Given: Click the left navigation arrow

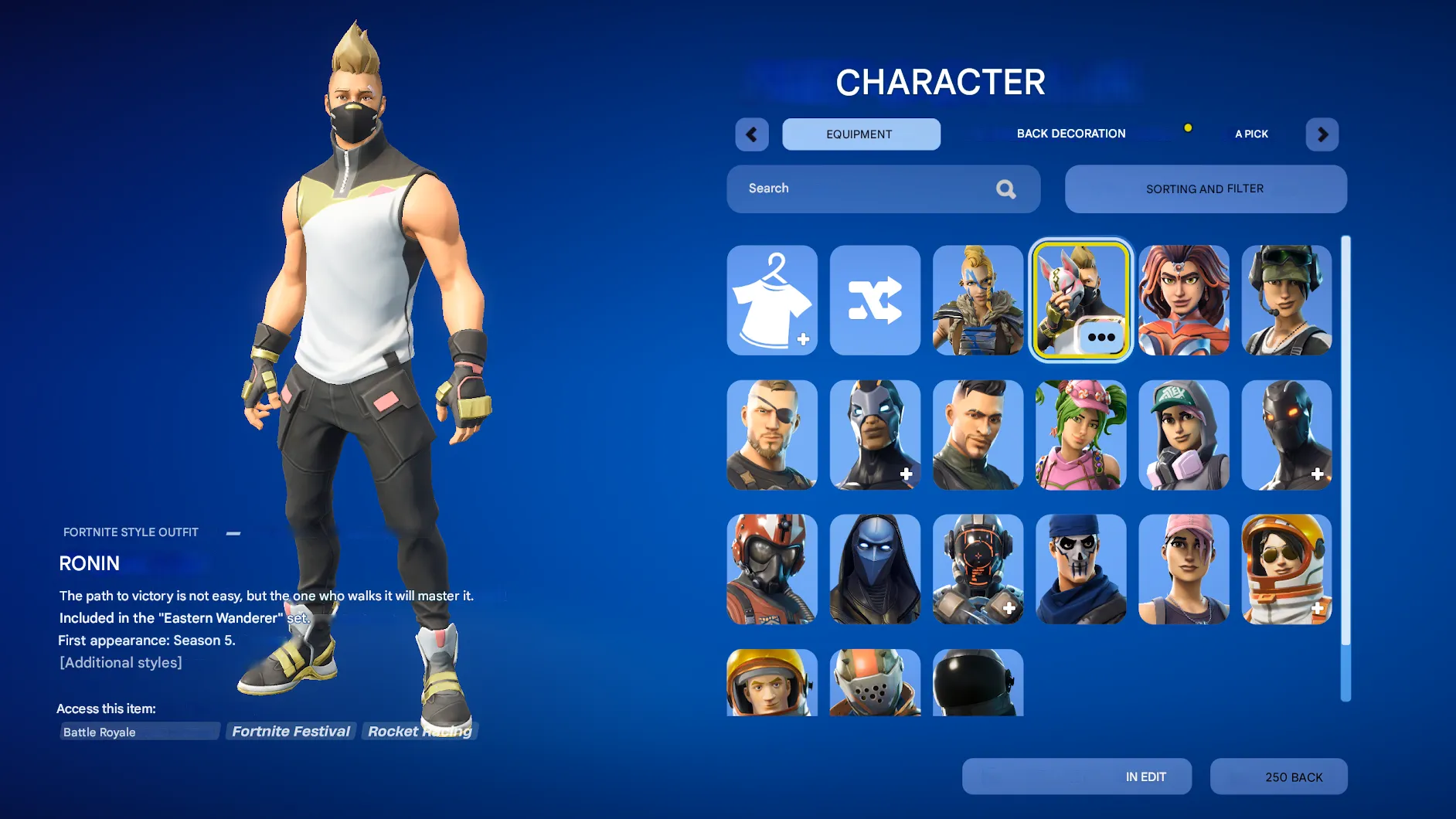Looking at the screenshot, I should pos(751,134).
